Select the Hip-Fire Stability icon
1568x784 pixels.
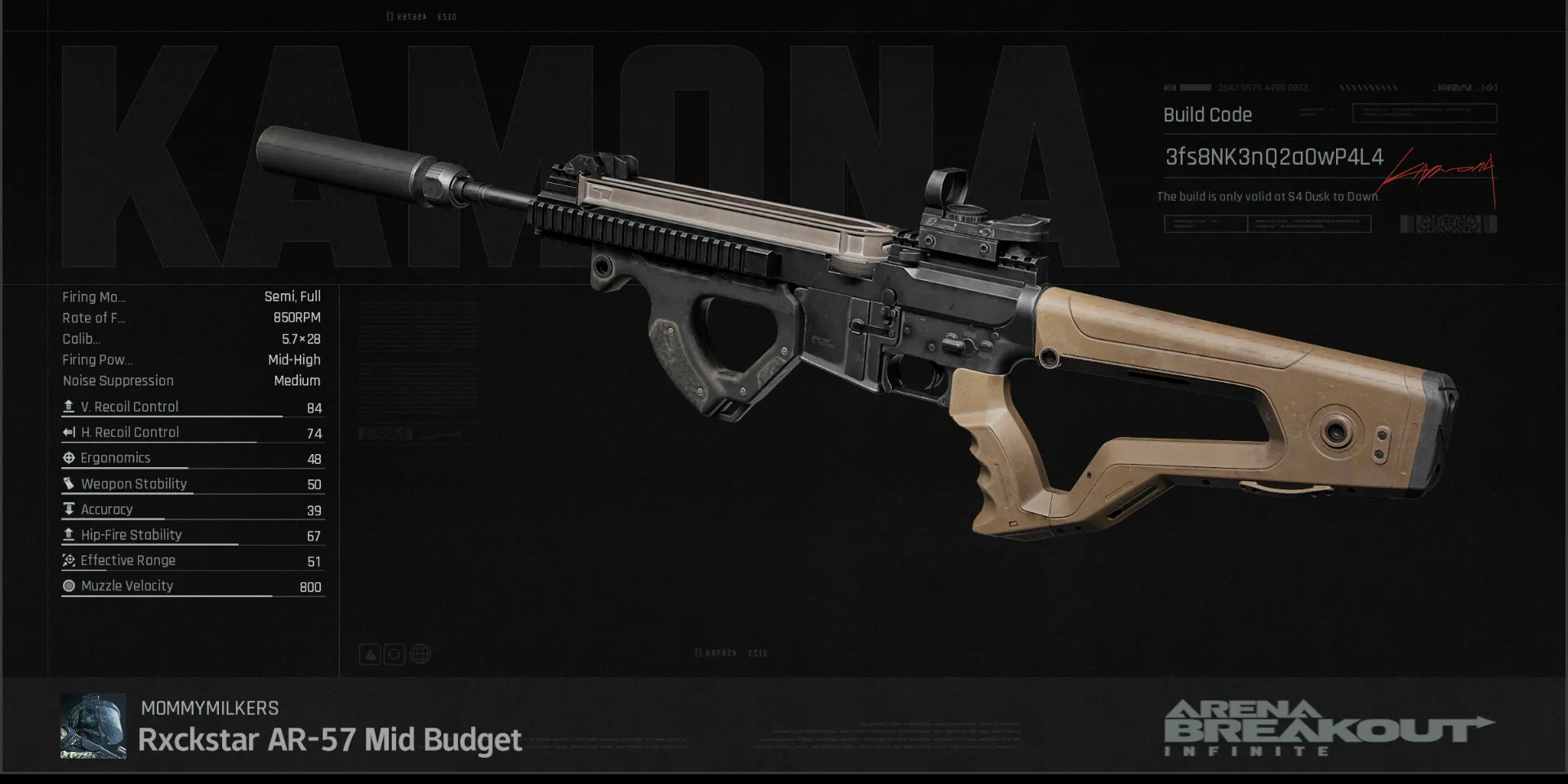point(69,535)
